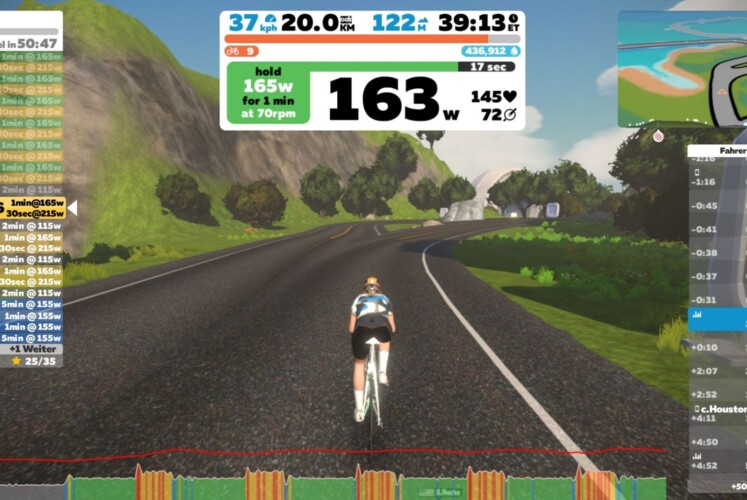Viewport: 747px width, 500px height.
Task: Select the highlighted 1min@165w workout interval
Action: coord(35,202)
